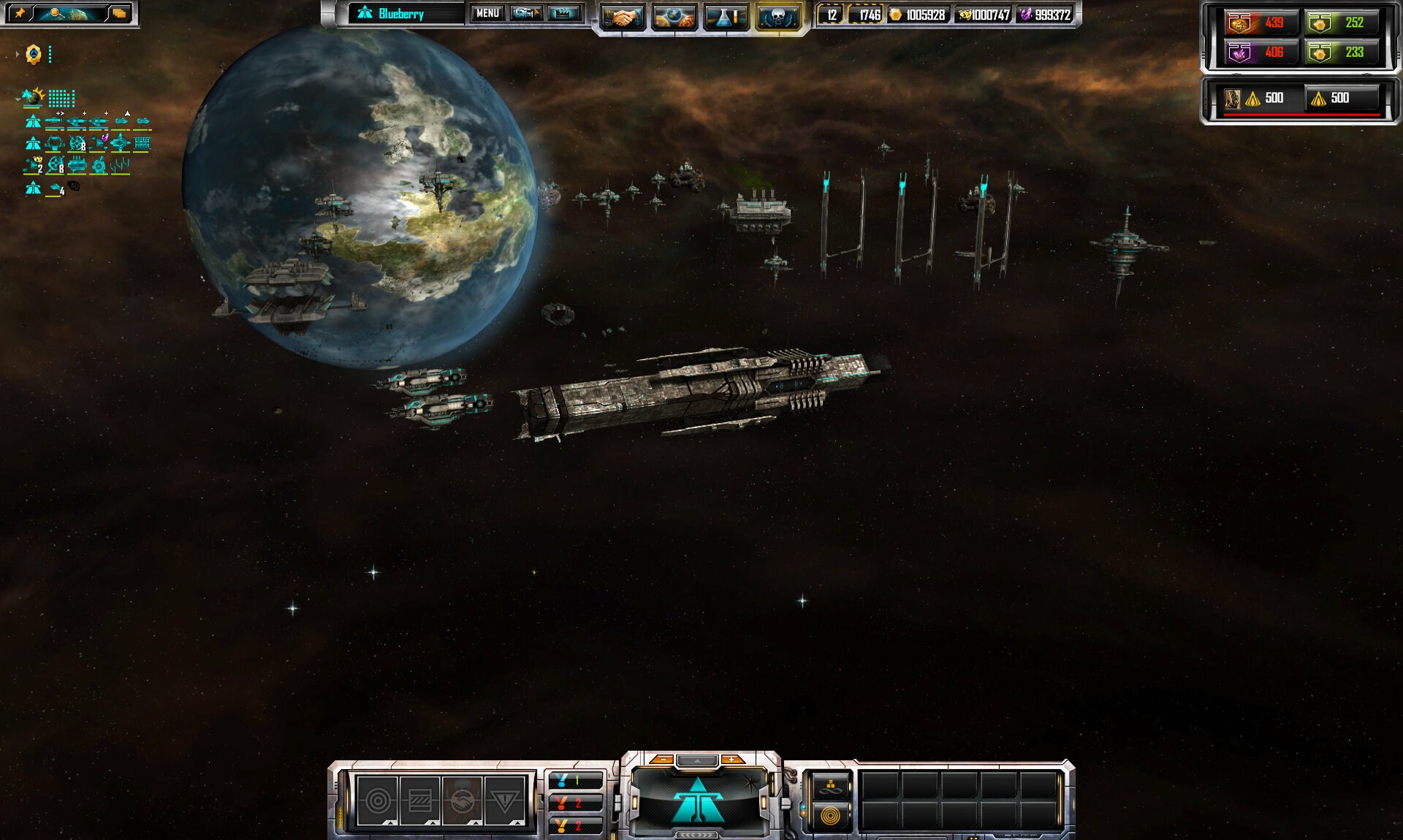Open the warning triangle command button
Image resolution: width=1403 pixels, height=840 pixels.
click(x=505, y=801)
